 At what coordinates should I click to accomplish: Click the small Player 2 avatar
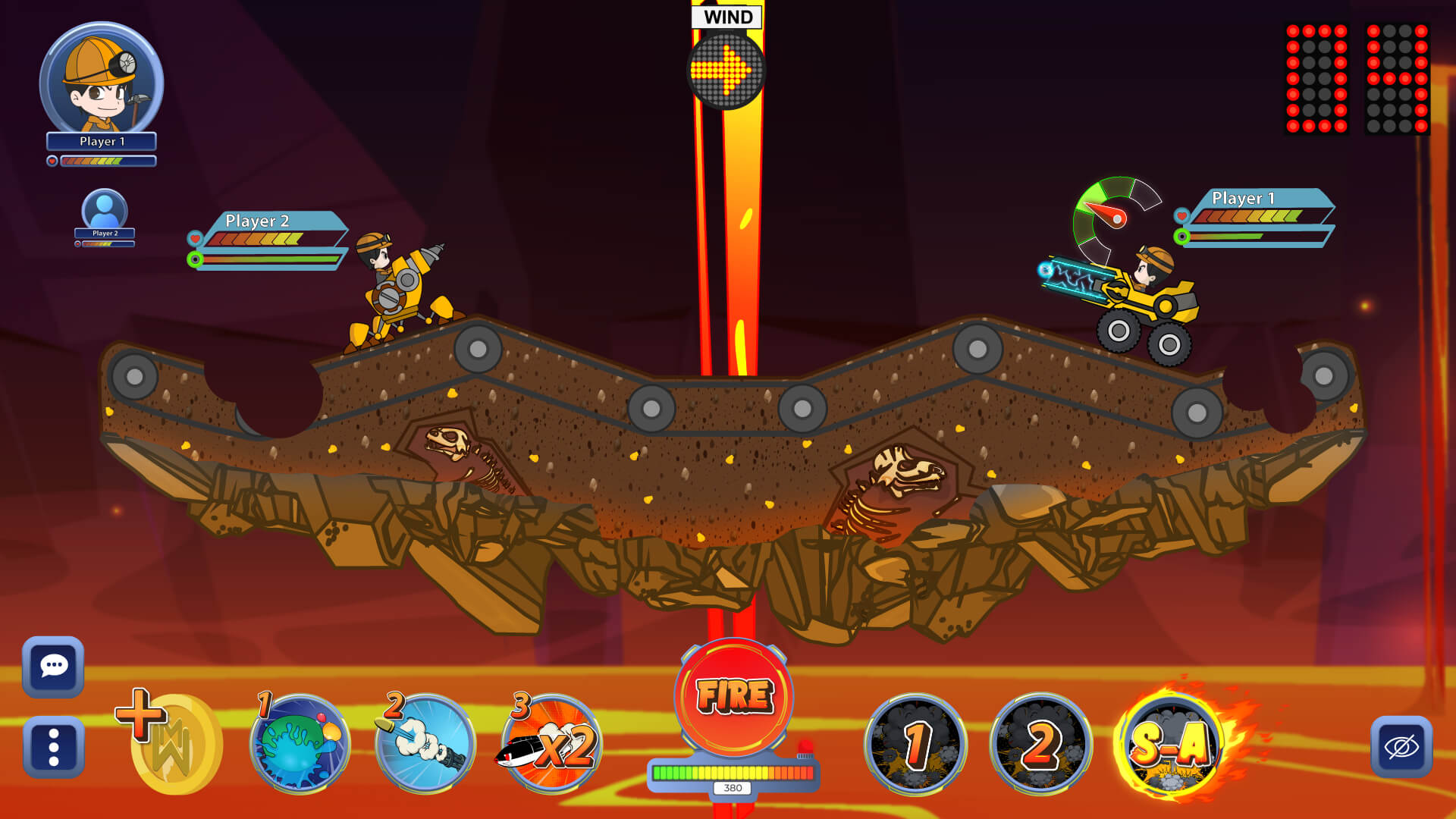[x=105, y=209]
